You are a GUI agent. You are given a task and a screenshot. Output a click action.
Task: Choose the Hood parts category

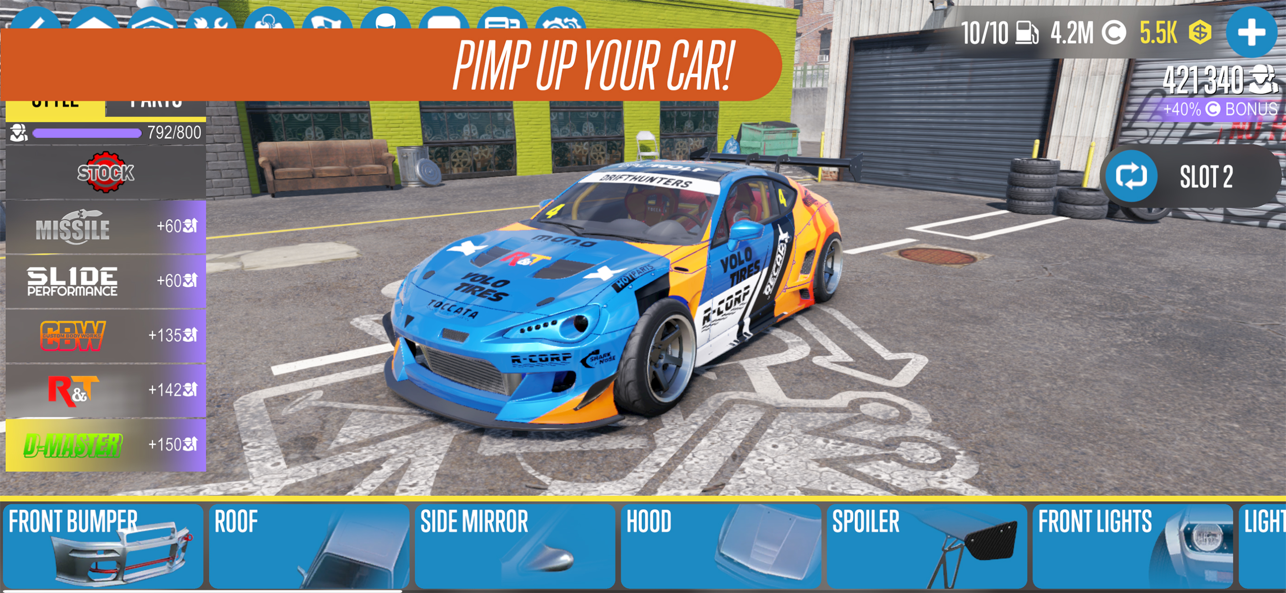pyautogui.click(x=721, y=546)
